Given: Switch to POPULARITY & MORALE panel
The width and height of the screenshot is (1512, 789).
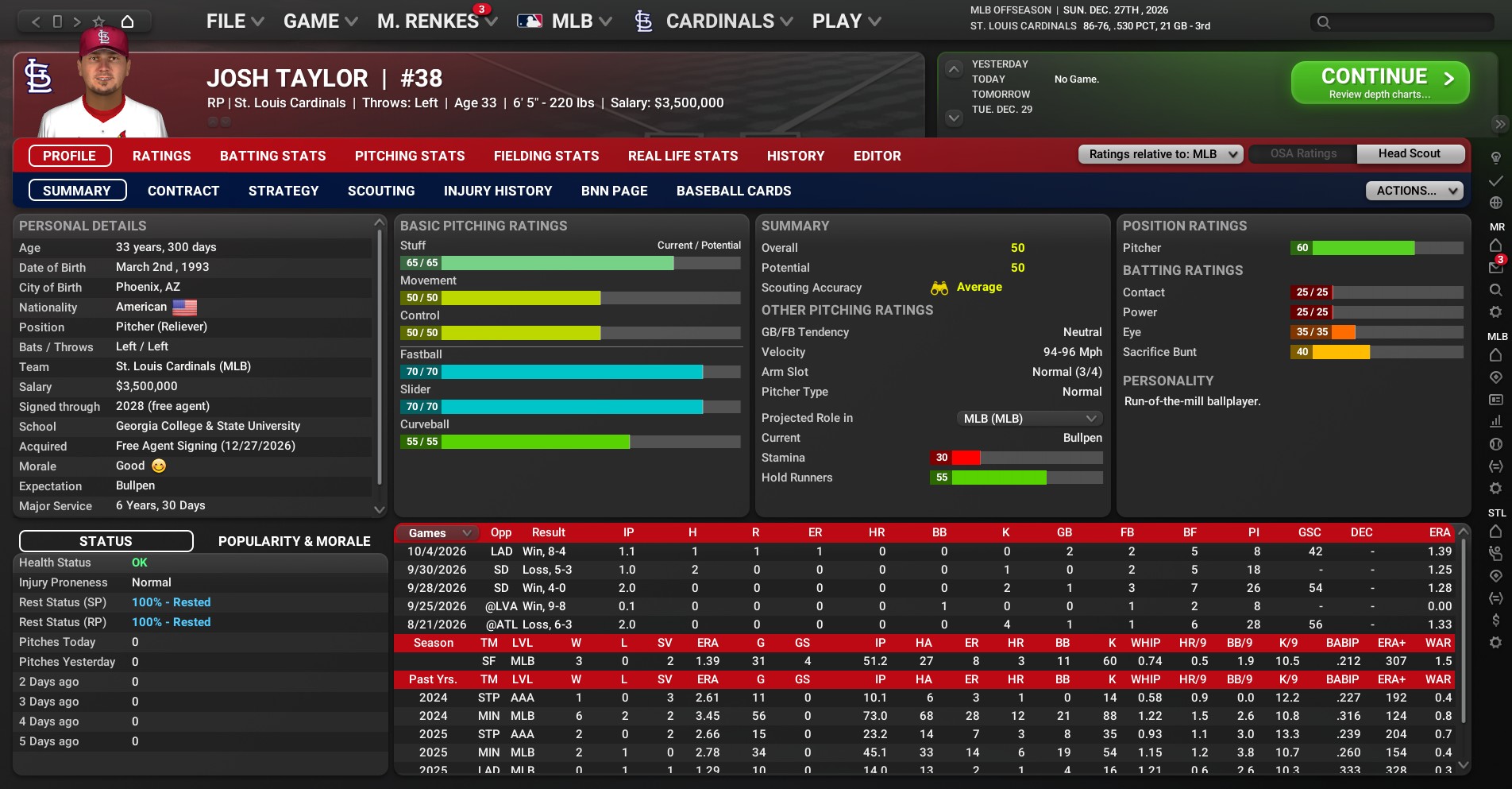Looking at the screenshot, I should tap(294, 541).
